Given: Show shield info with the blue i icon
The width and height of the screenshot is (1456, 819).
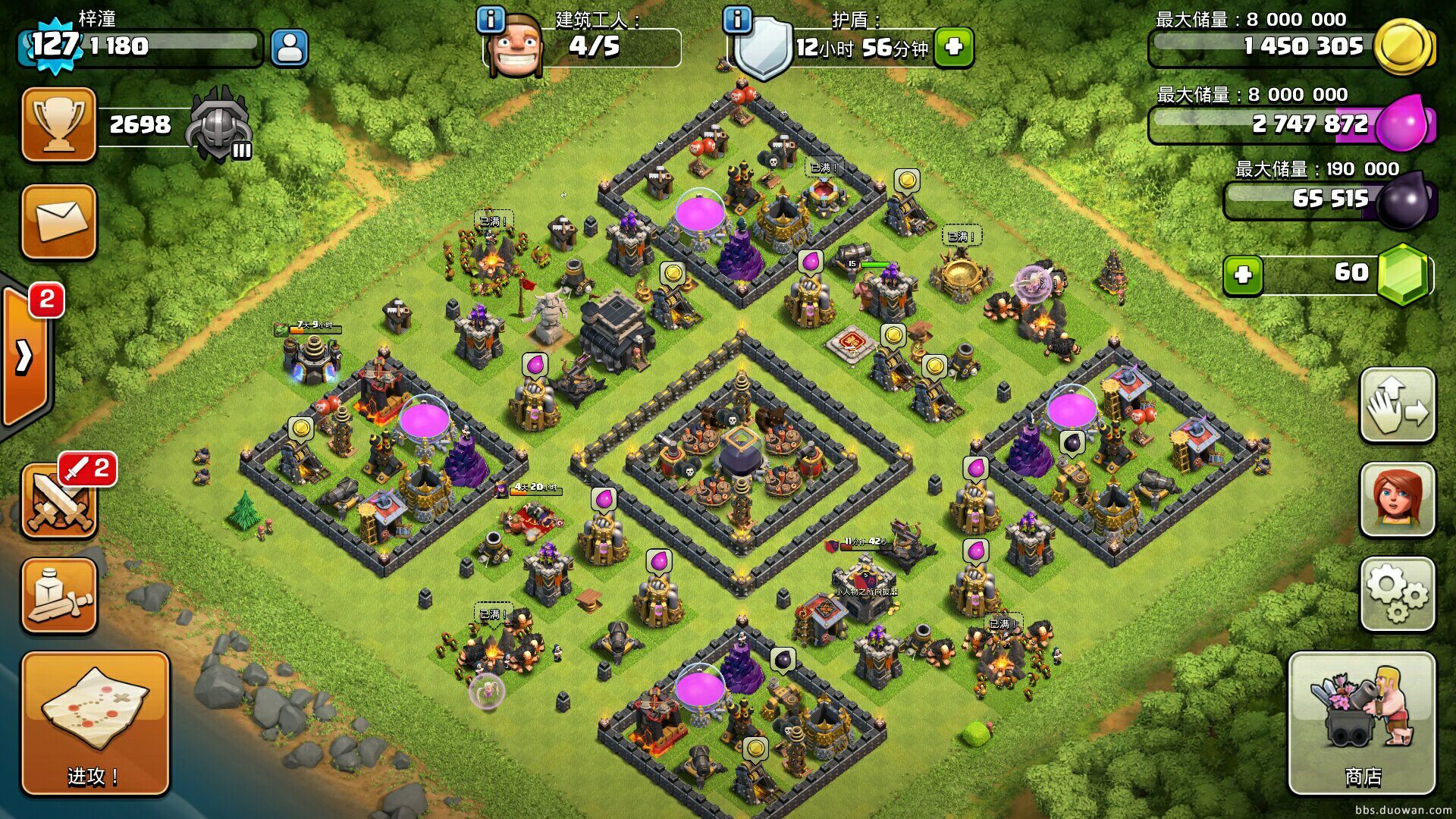Looking at the screenshot, I should [x=737, y=19].
